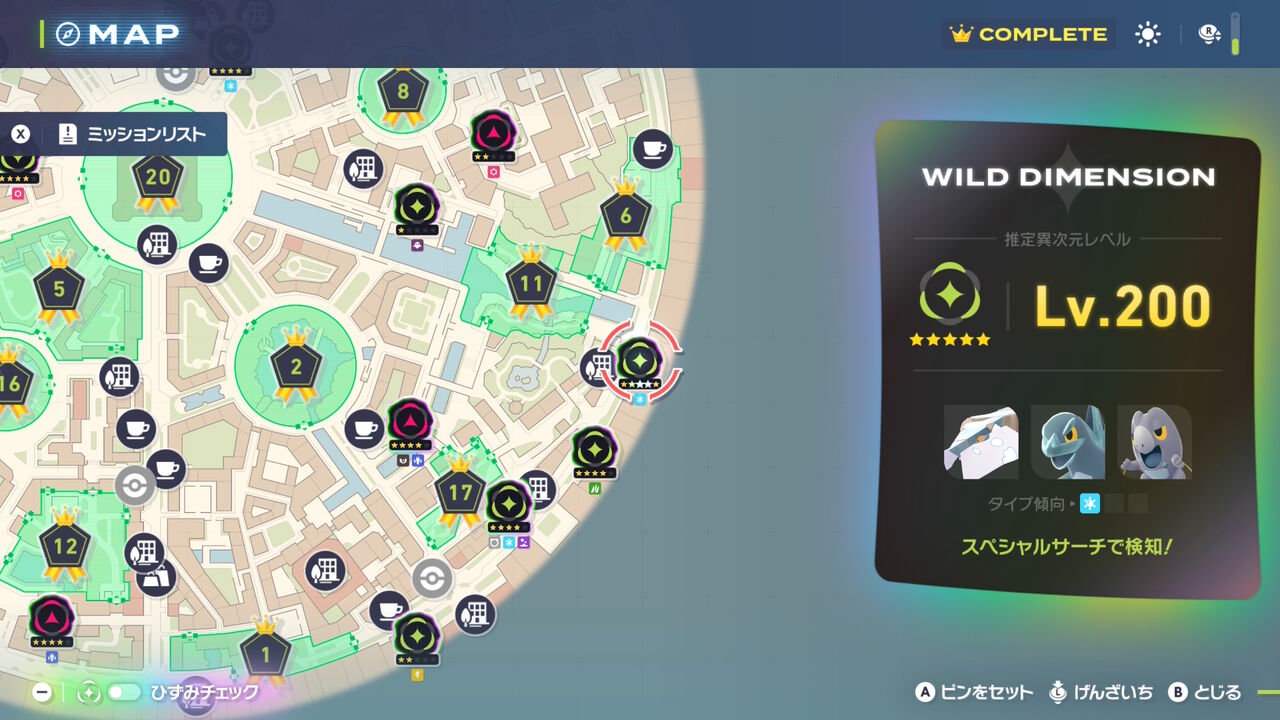View the first Pokémon portrait in Wild Dimension panel
This screenshot has height=720, width=1280.
981,442
